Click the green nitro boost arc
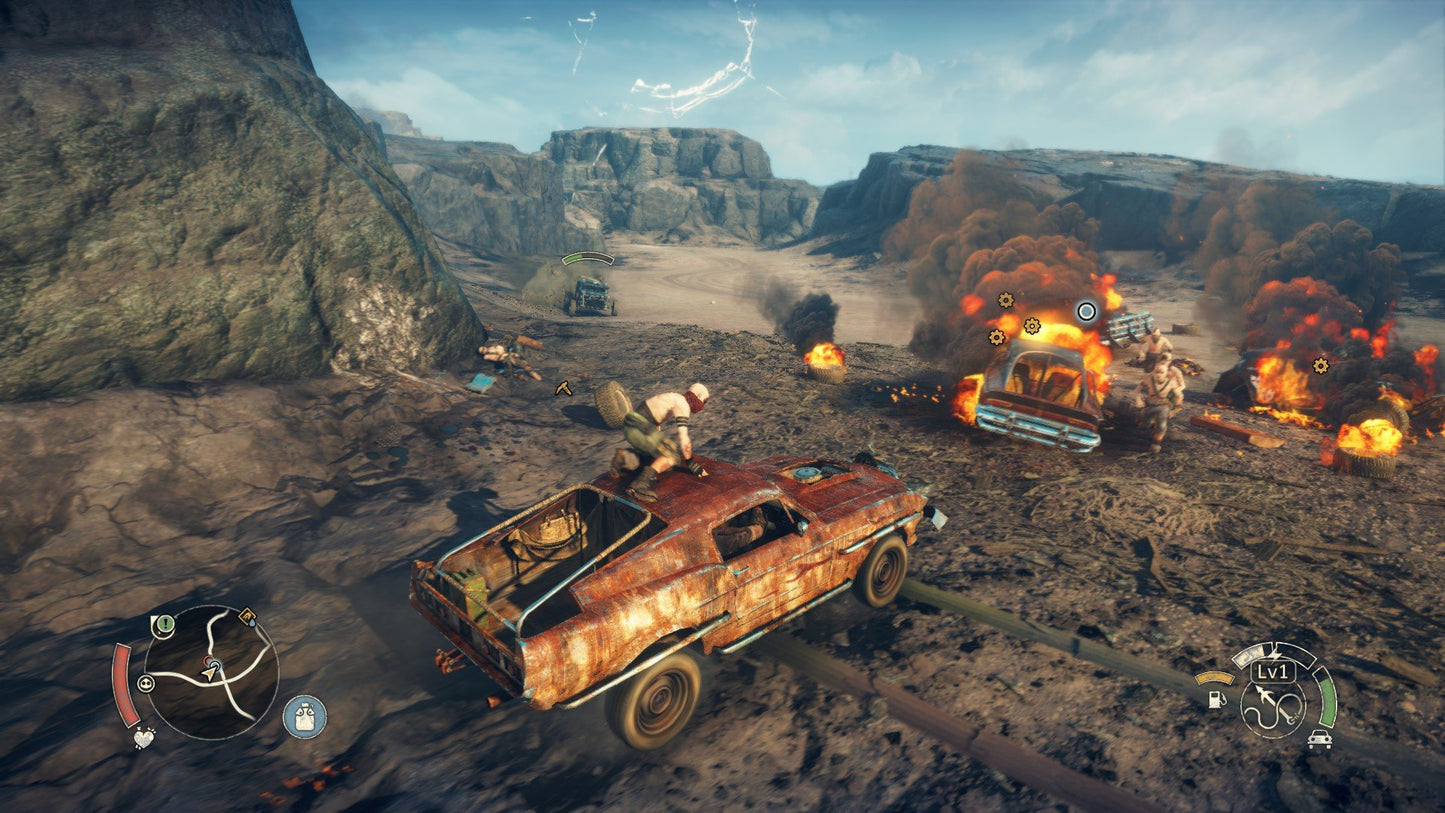Screen dimensions: 1445x813 pyautogui.click(x=1328, y=696)
